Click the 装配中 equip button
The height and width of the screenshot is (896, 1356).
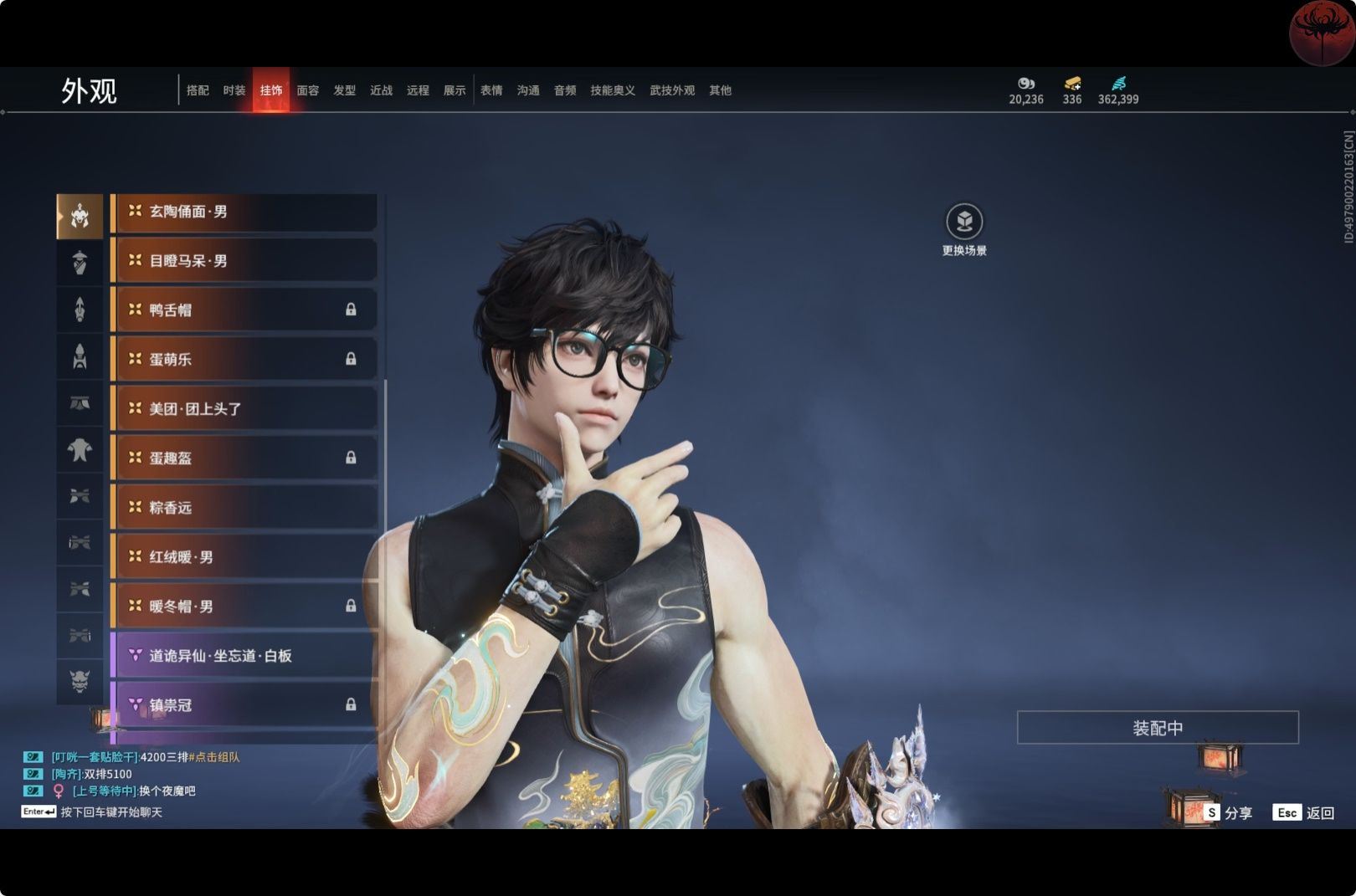[1158, 728]
